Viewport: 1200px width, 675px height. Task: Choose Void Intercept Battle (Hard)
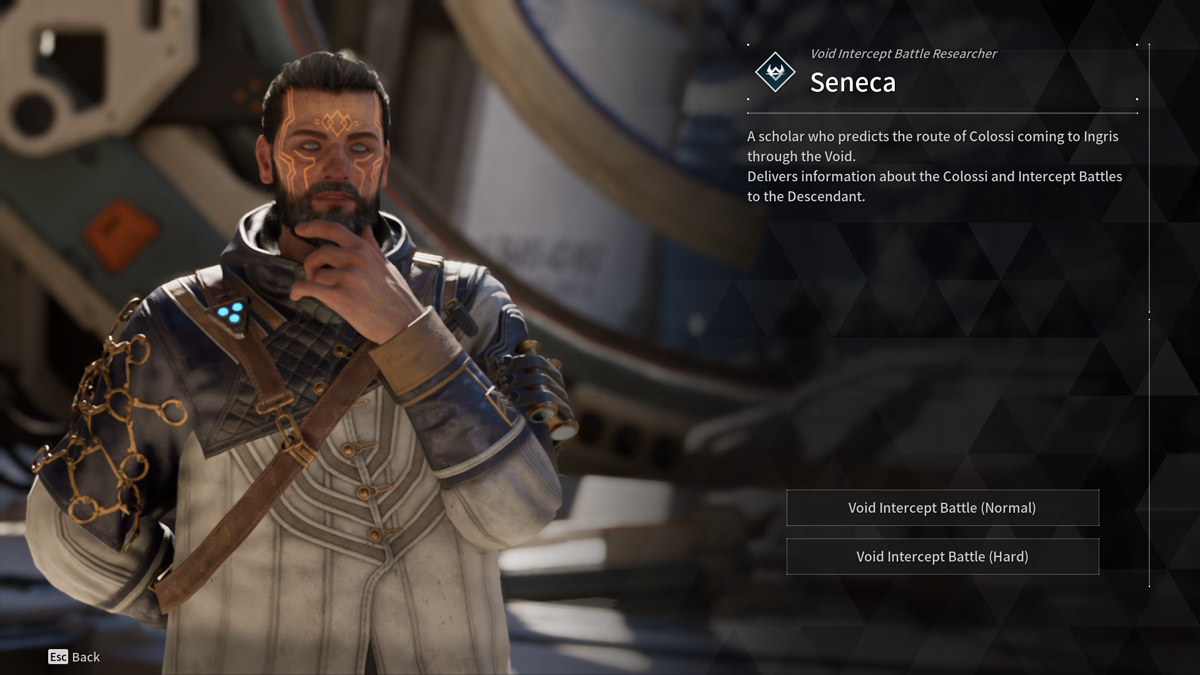(942, 557)
